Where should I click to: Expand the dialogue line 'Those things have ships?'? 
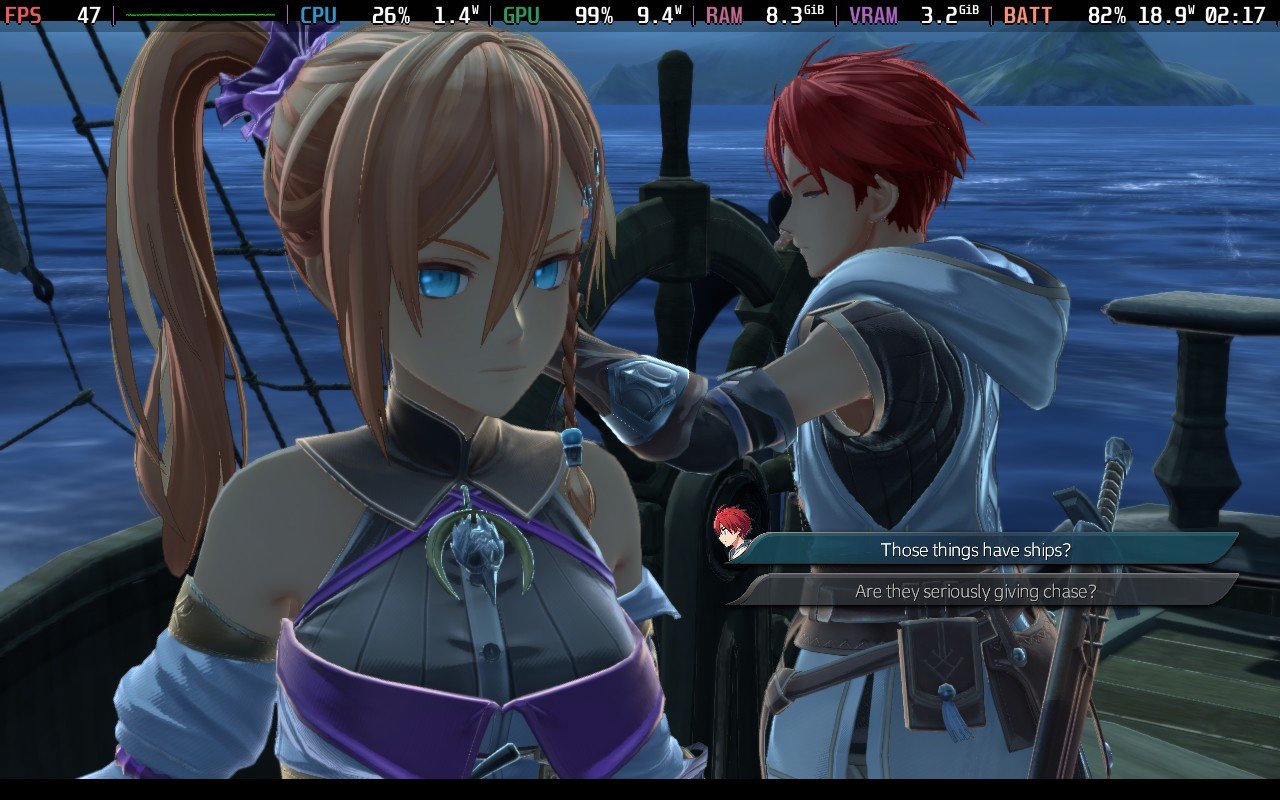(x=980, y=550)
